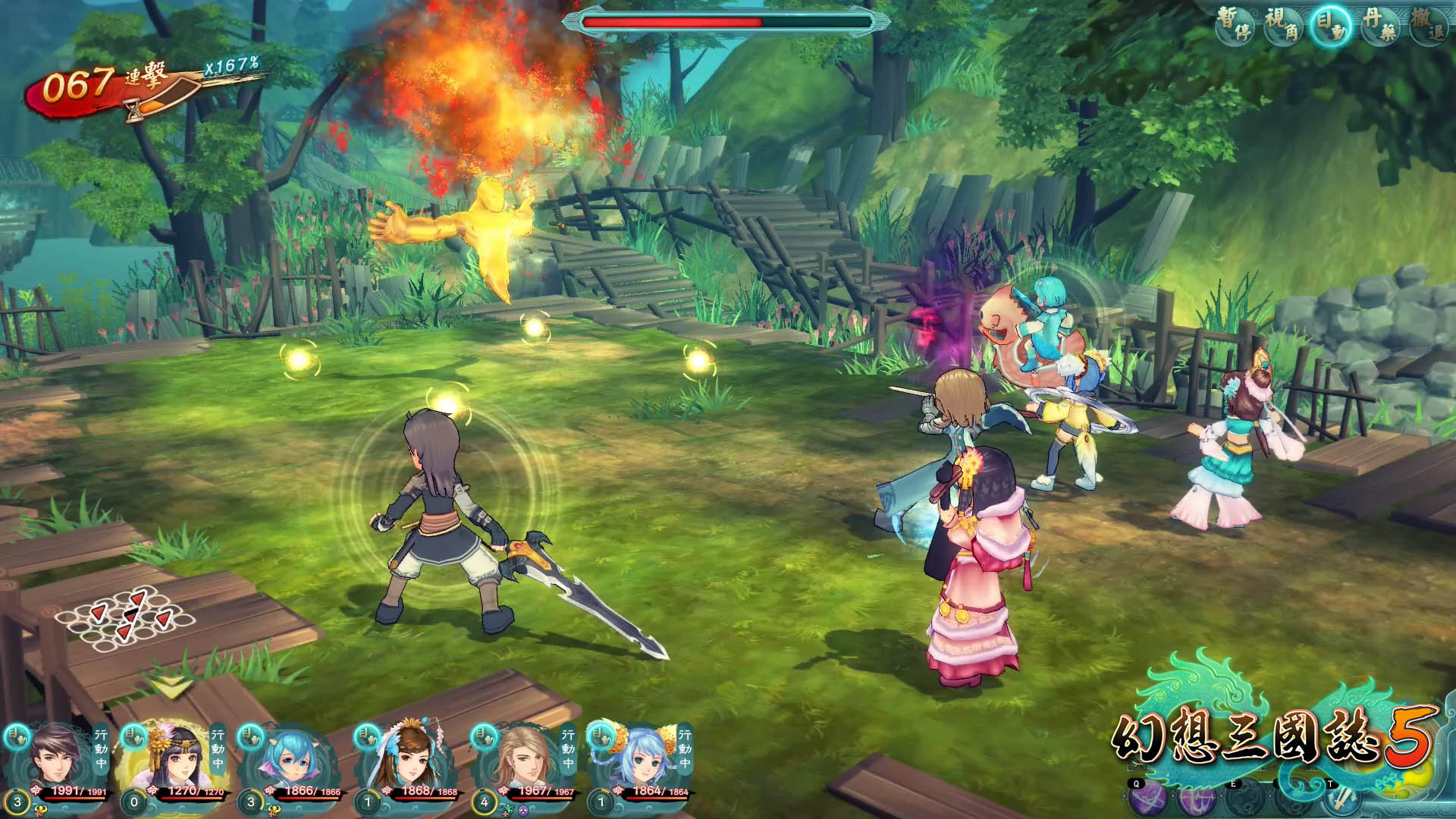Toggle auto badge on dark-haired hero portrait
Image resolution: width=1456 pixels, height=819 pixels.
[x=17, y=736]
